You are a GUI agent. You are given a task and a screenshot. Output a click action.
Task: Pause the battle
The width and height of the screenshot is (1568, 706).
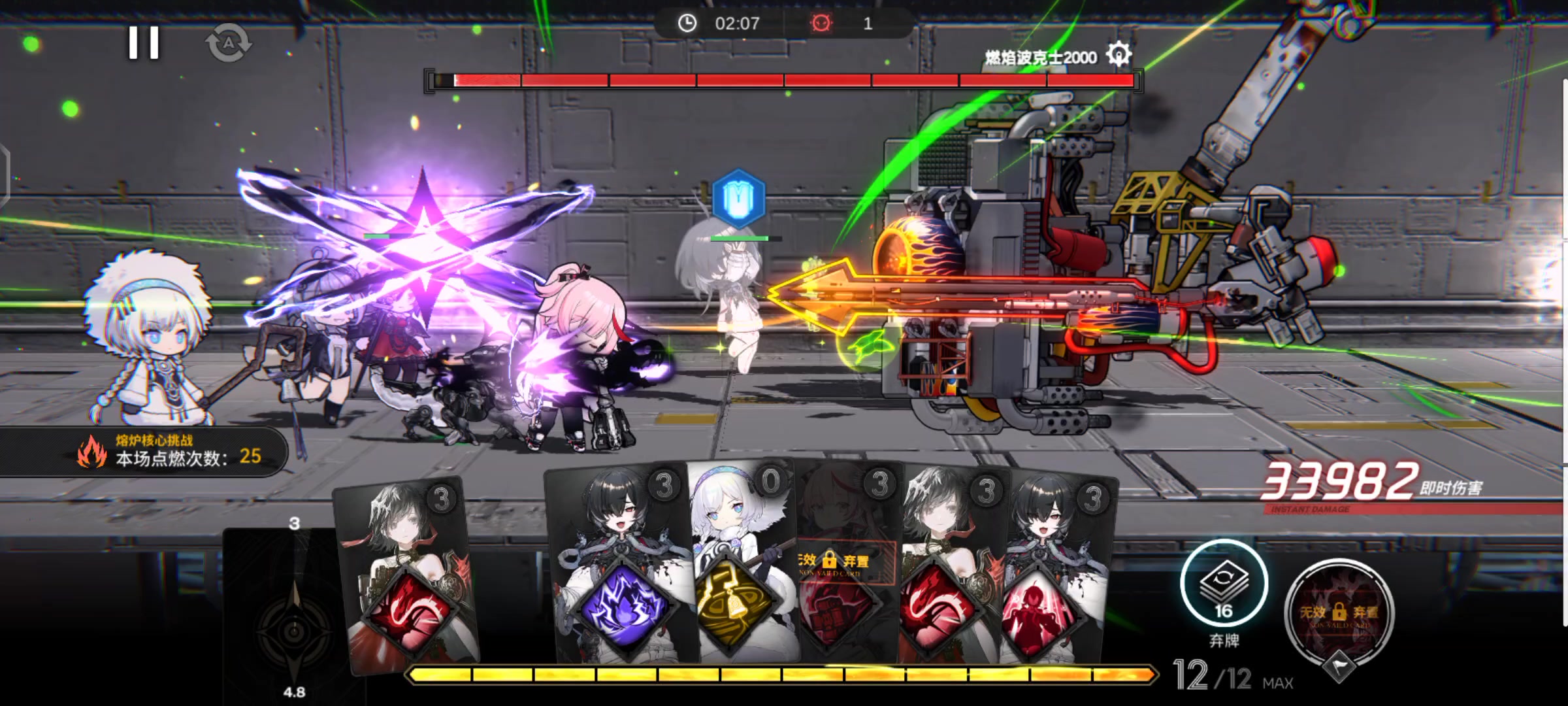click(x=144, y=43)
